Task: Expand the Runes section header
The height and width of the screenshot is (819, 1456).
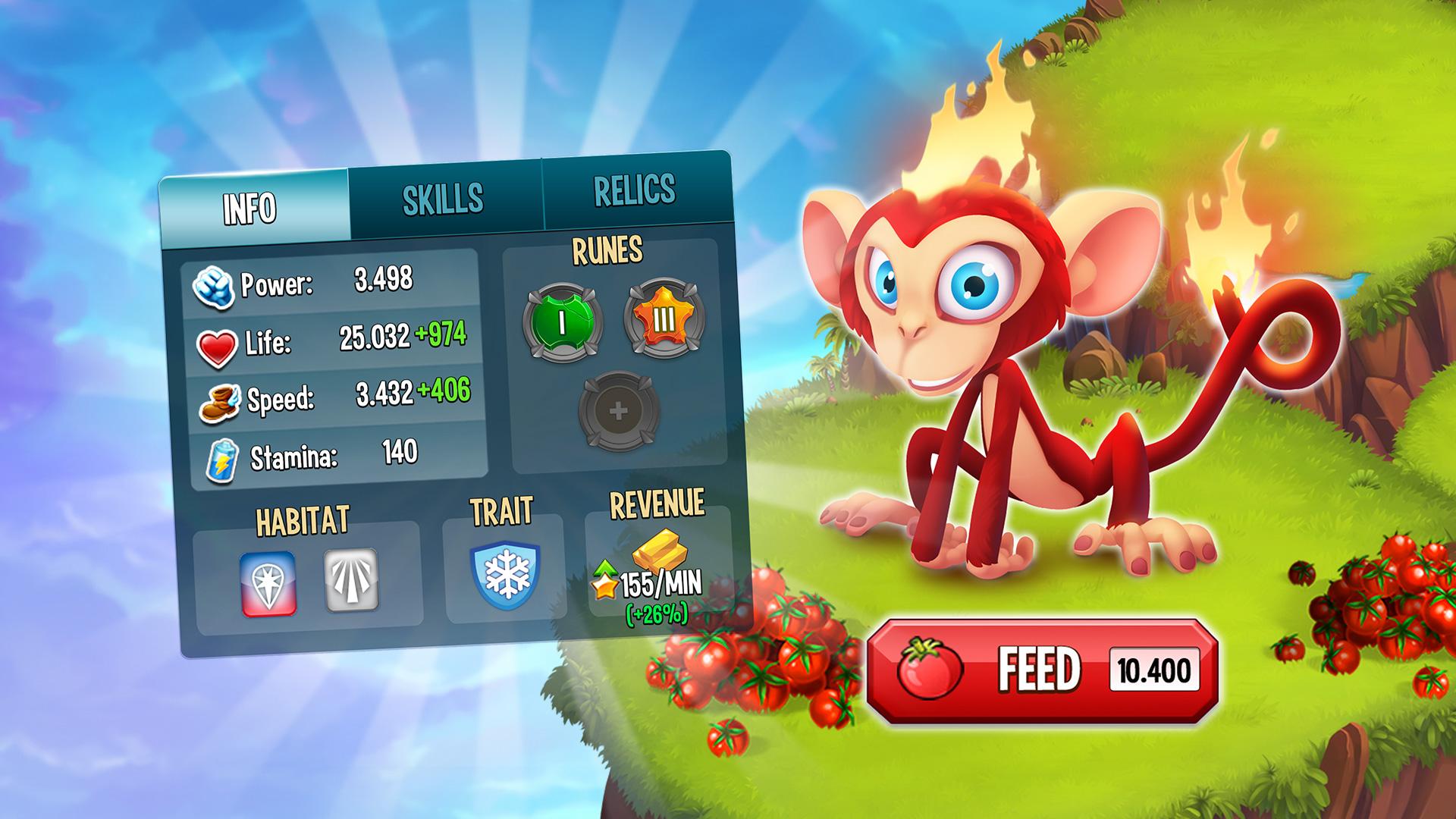Action: pyautogui.click(x=608, y=252)
